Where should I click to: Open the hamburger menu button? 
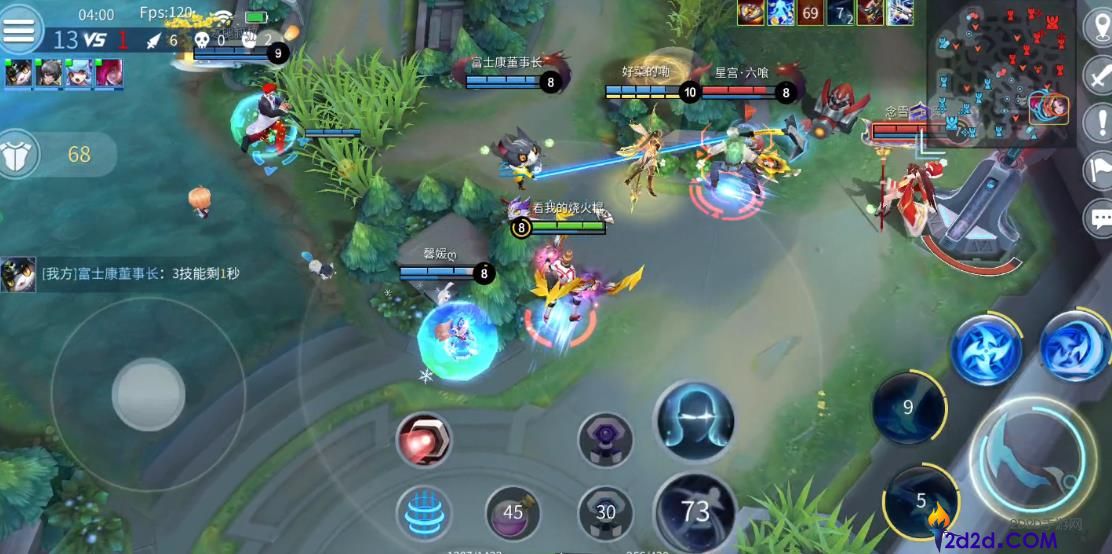(x=20, y=30)
